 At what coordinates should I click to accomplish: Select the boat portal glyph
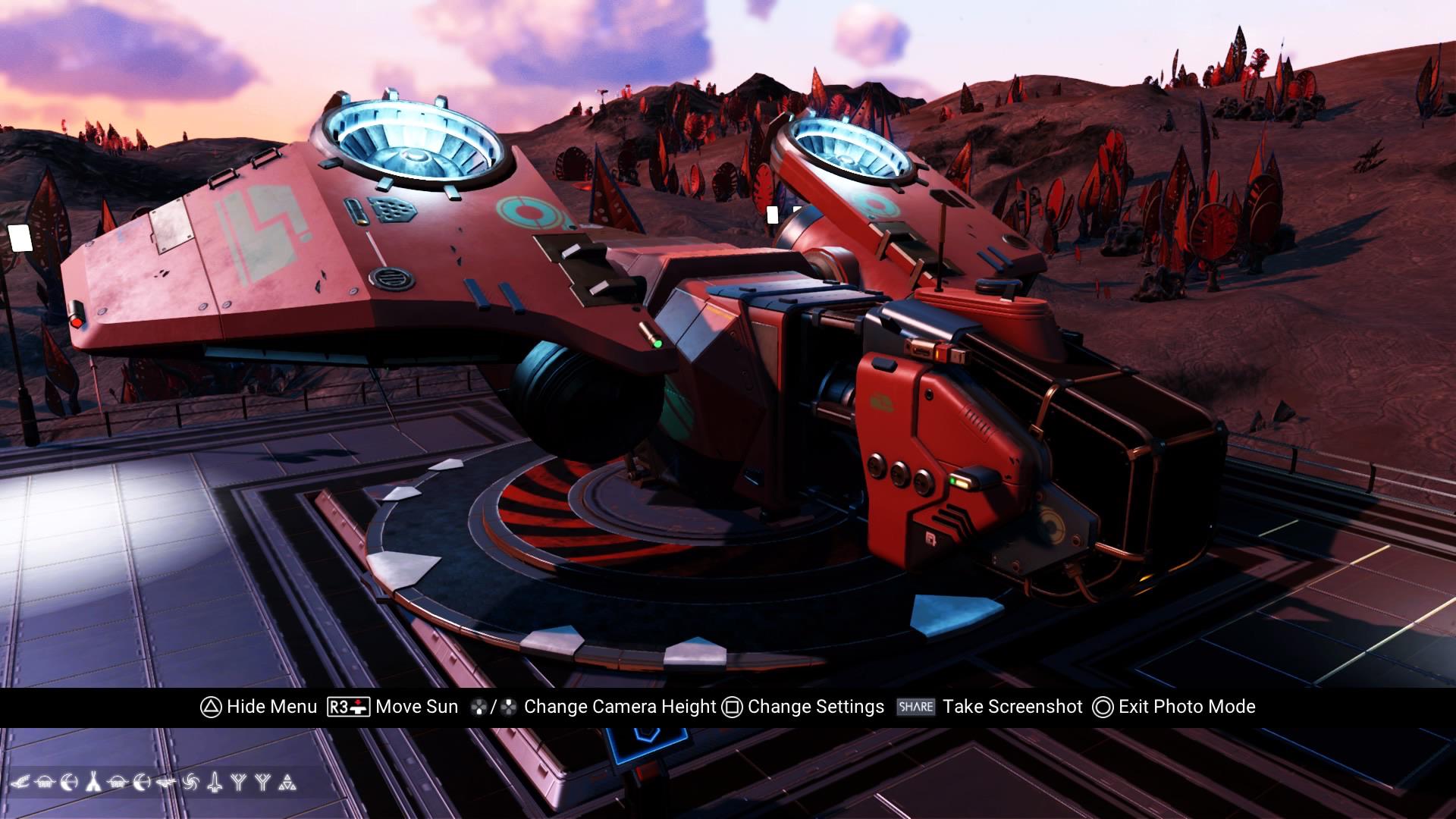click(44, 782)
